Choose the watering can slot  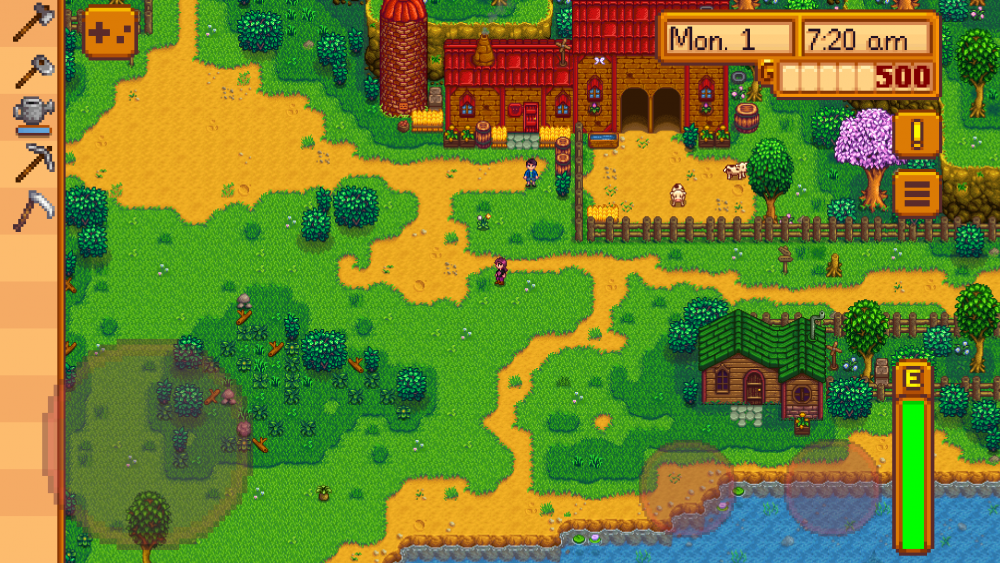pos(32,116)
